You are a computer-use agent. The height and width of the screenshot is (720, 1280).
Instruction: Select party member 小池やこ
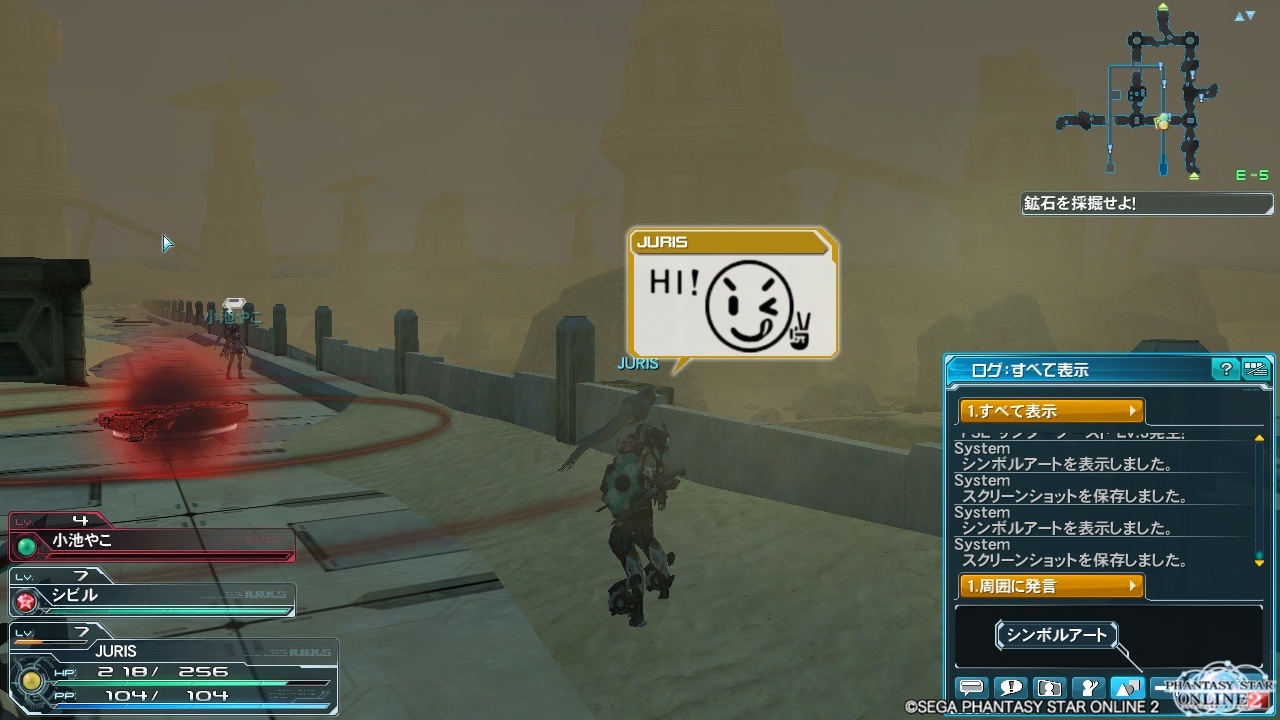(x=152, y=541)
